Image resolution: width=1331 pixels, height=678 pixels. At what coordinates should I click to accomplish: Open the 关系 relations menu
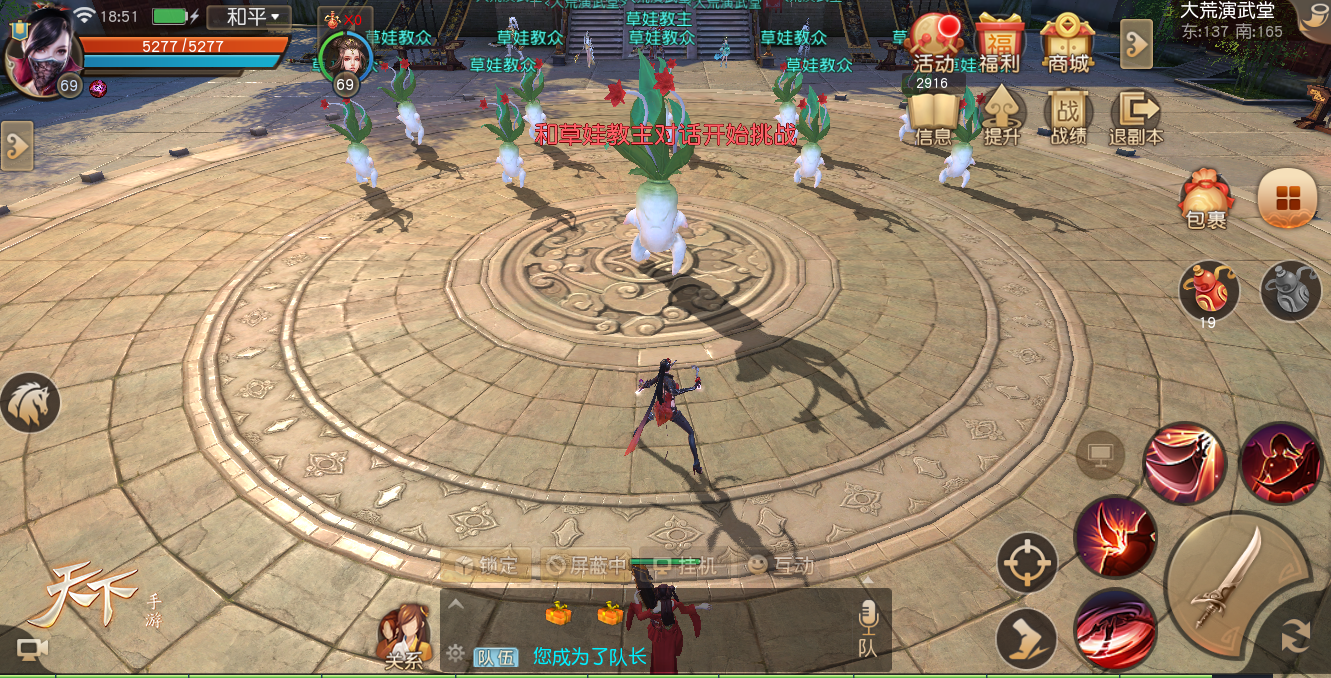(x=404, y=637)
